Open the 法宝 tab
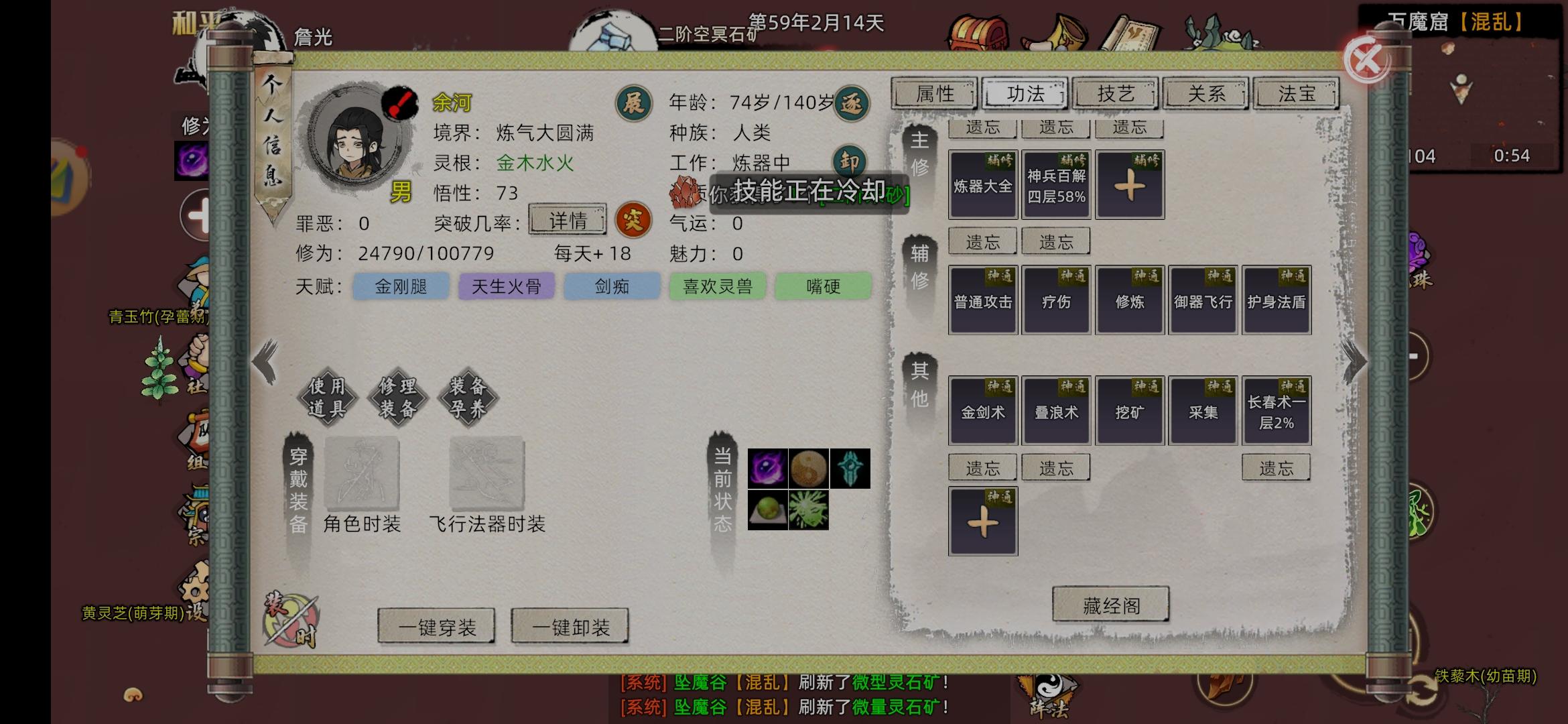1568x724 pixels. coord(1295,95)
